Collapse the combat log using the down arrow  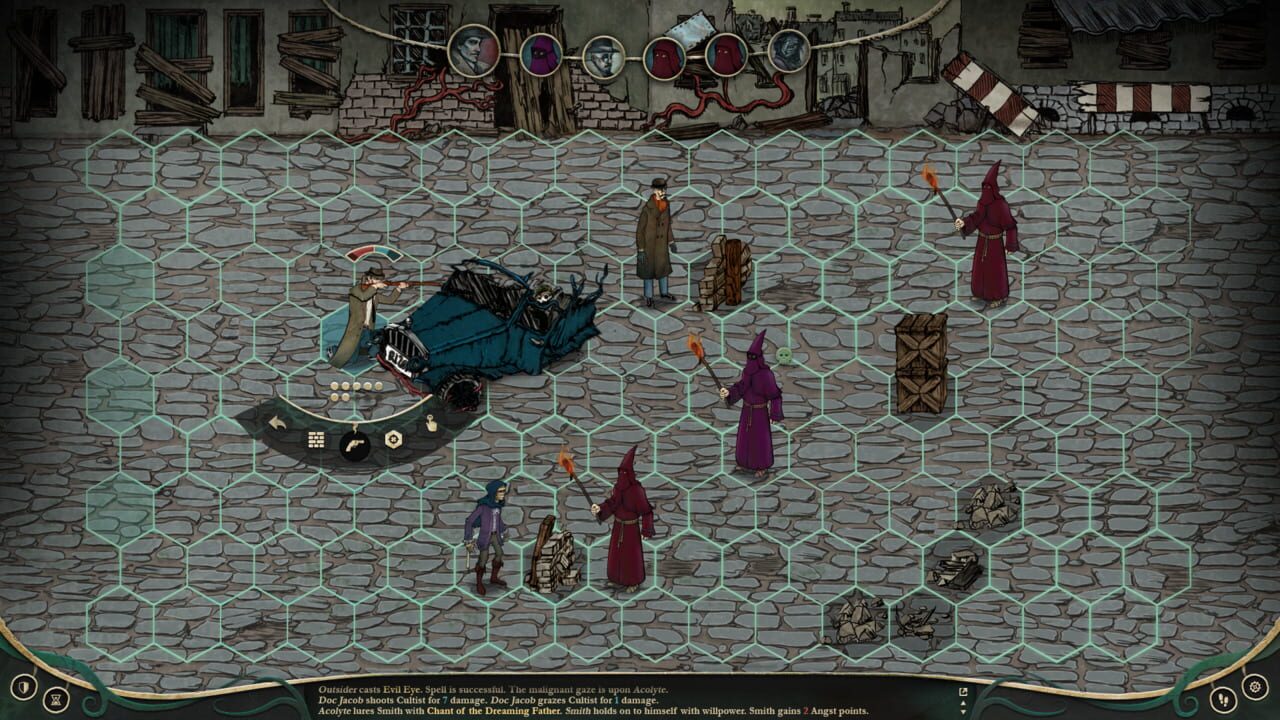(x=963, y=711)
